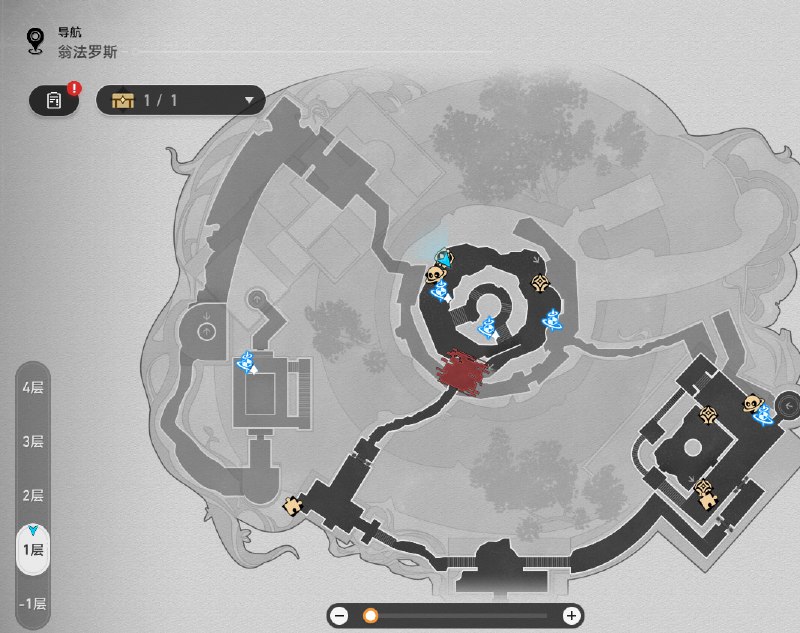The image size is (800, 633).
Task: Open the mission list with red alert
Action: (54, 100)
